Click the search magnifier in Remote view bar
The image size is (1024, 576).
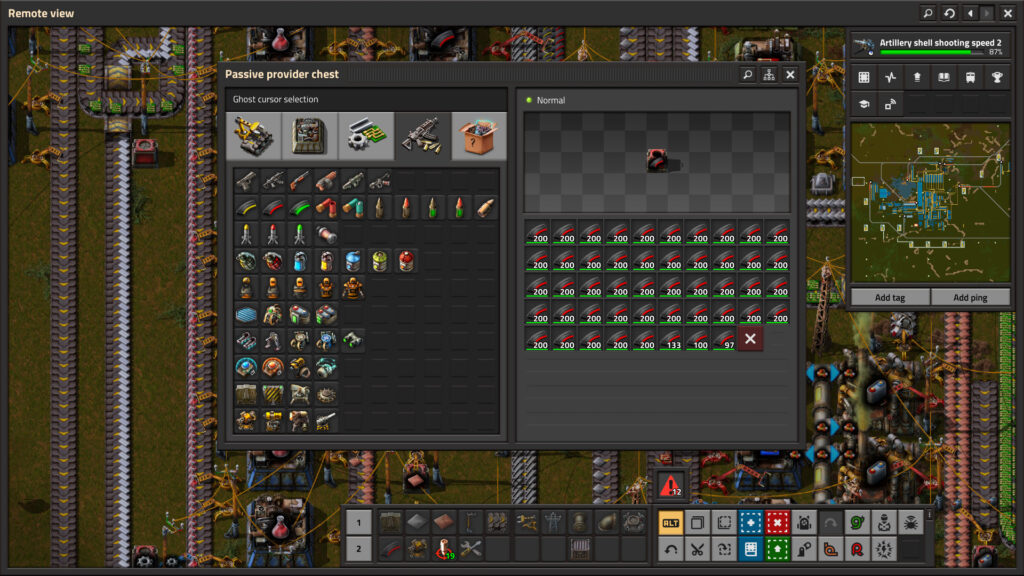[928, 13]
